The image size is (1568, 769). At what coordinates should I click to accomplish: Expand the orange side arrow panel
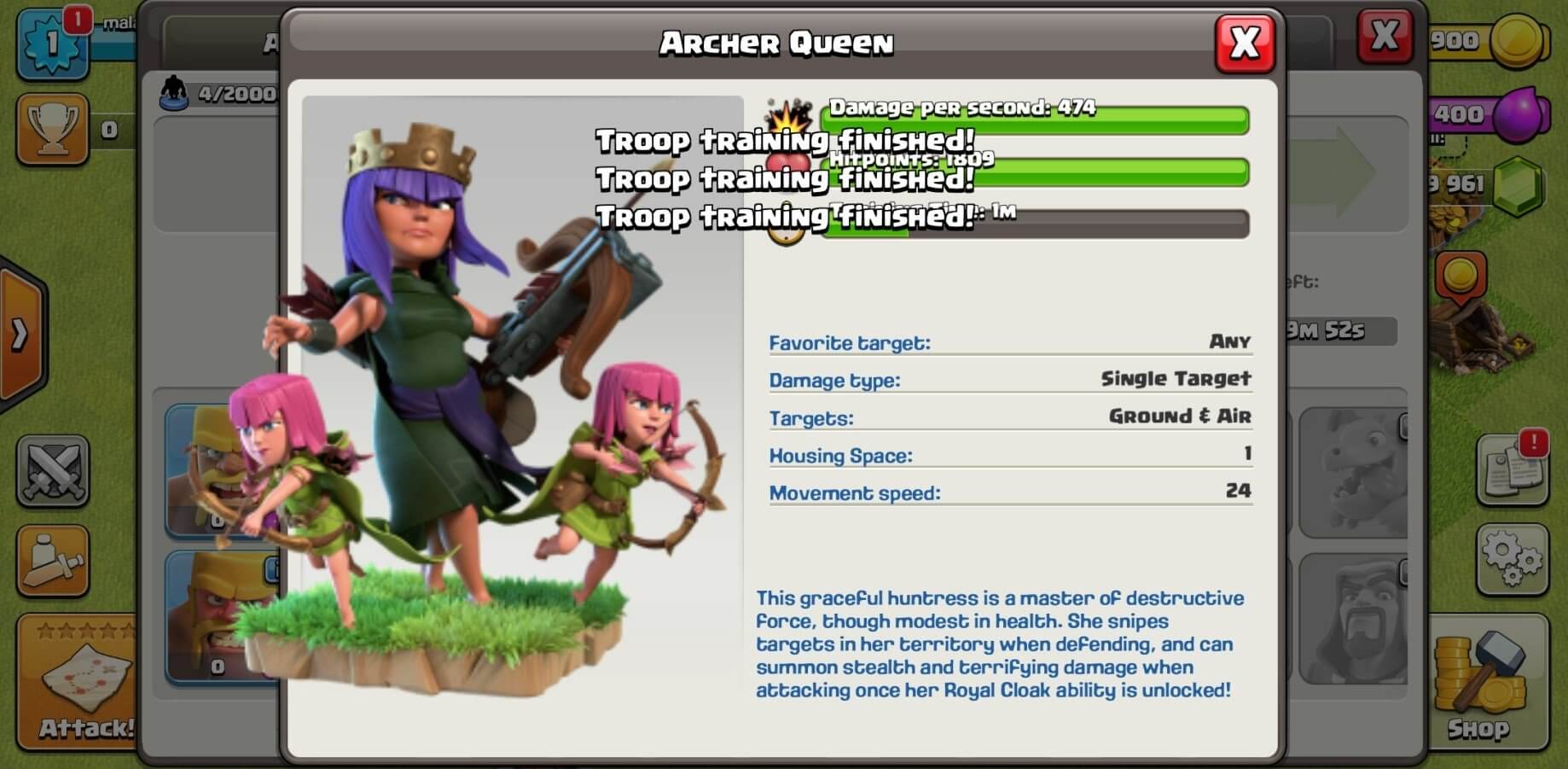click(20, 335)
